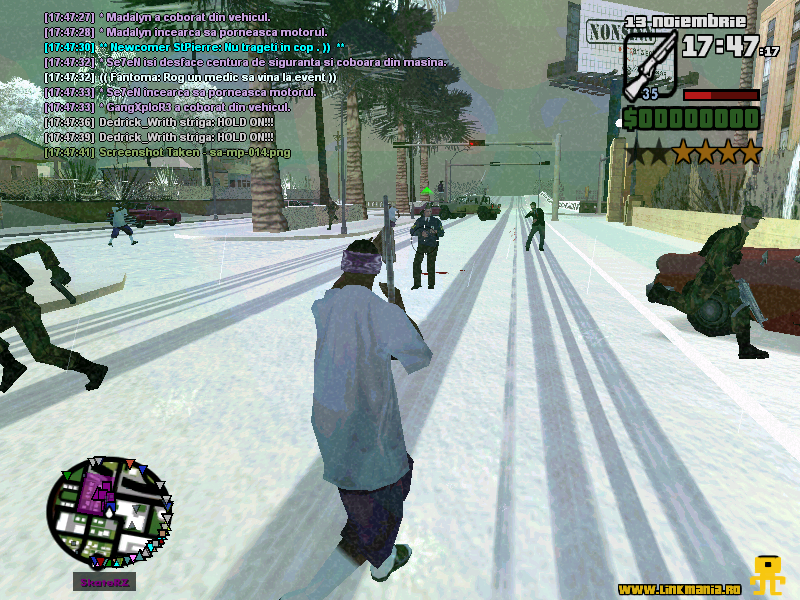Click the rifle weapon icon

point(651,63)
